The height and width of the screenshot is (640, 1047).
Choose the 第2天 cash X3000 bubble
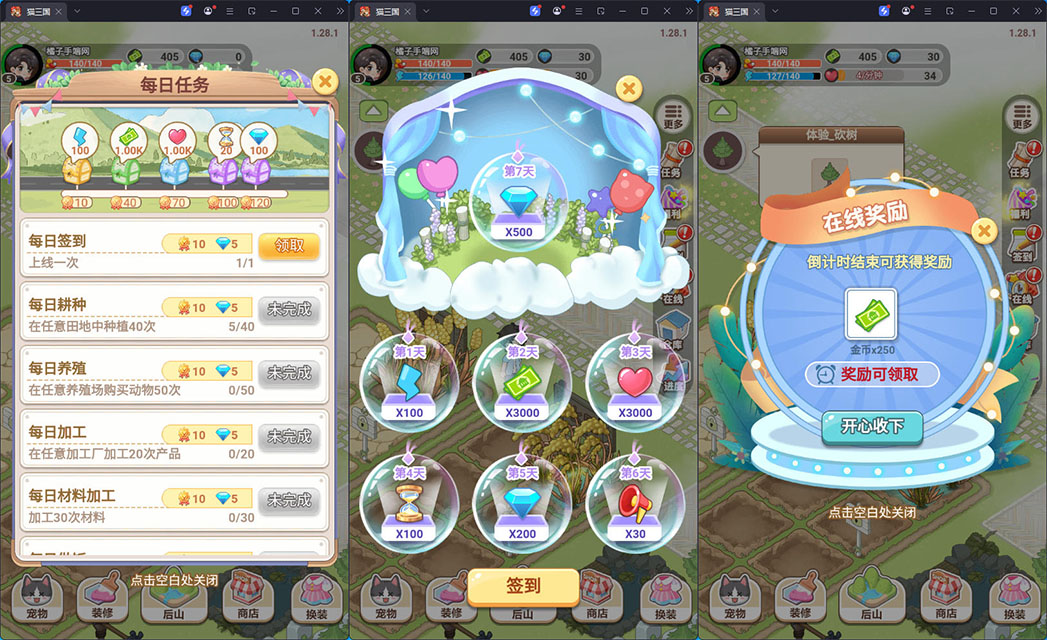click(x=522, y=382)
